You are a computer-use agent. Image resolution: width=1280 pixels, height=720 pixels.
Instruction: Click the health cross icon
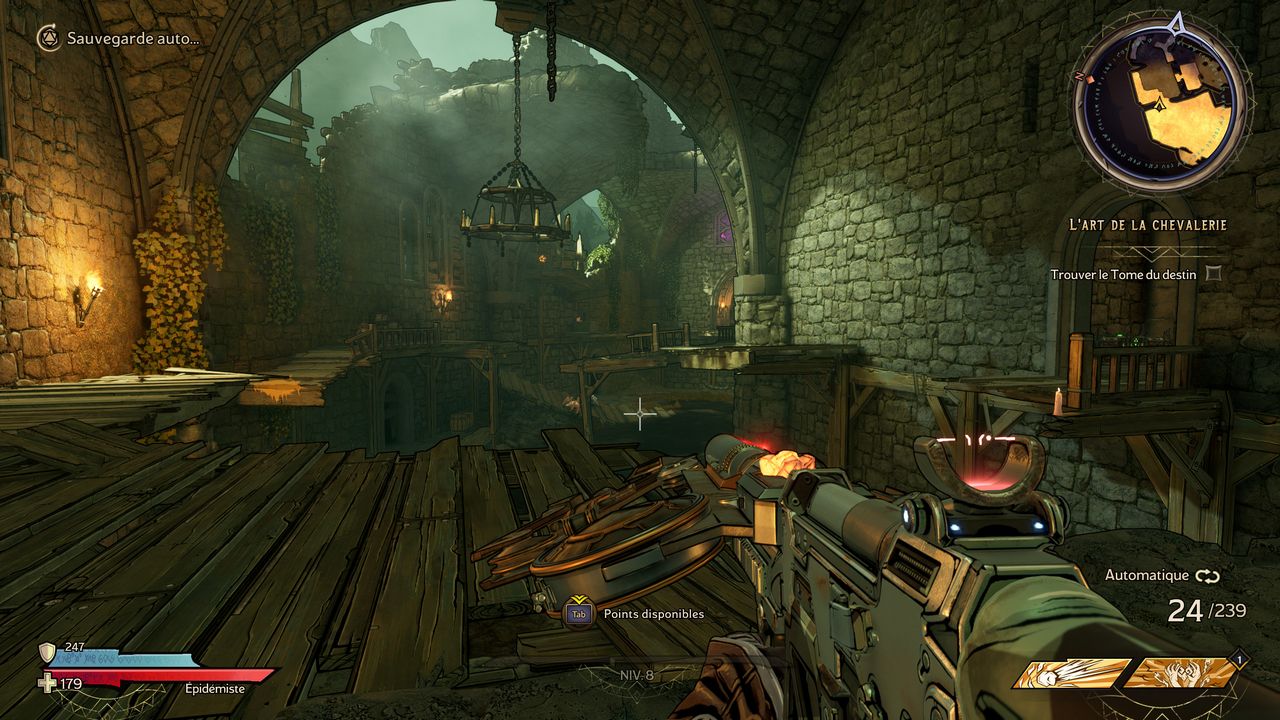point(46,684)
